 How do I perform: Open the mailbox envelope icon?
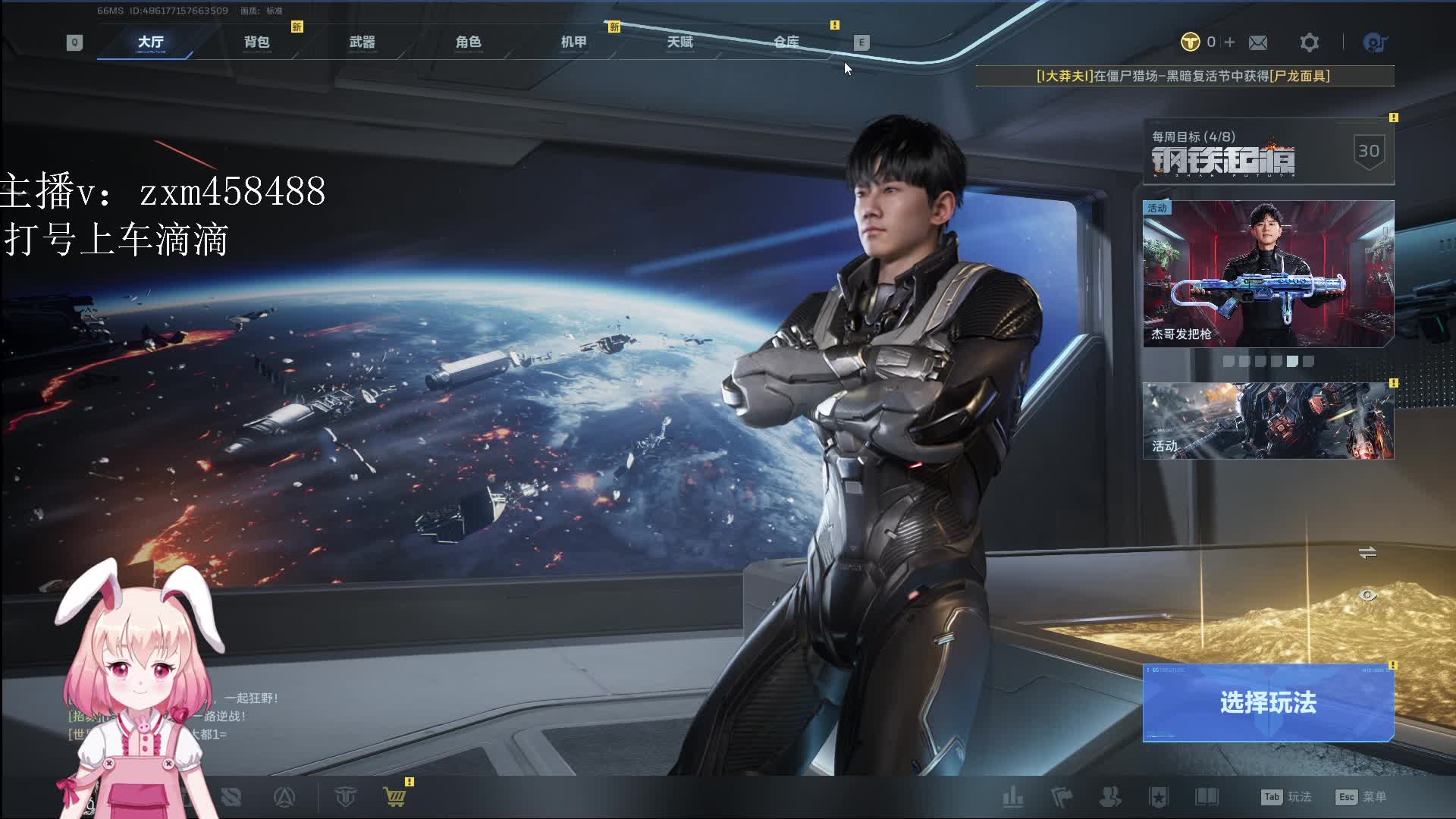click(1258, 42)
